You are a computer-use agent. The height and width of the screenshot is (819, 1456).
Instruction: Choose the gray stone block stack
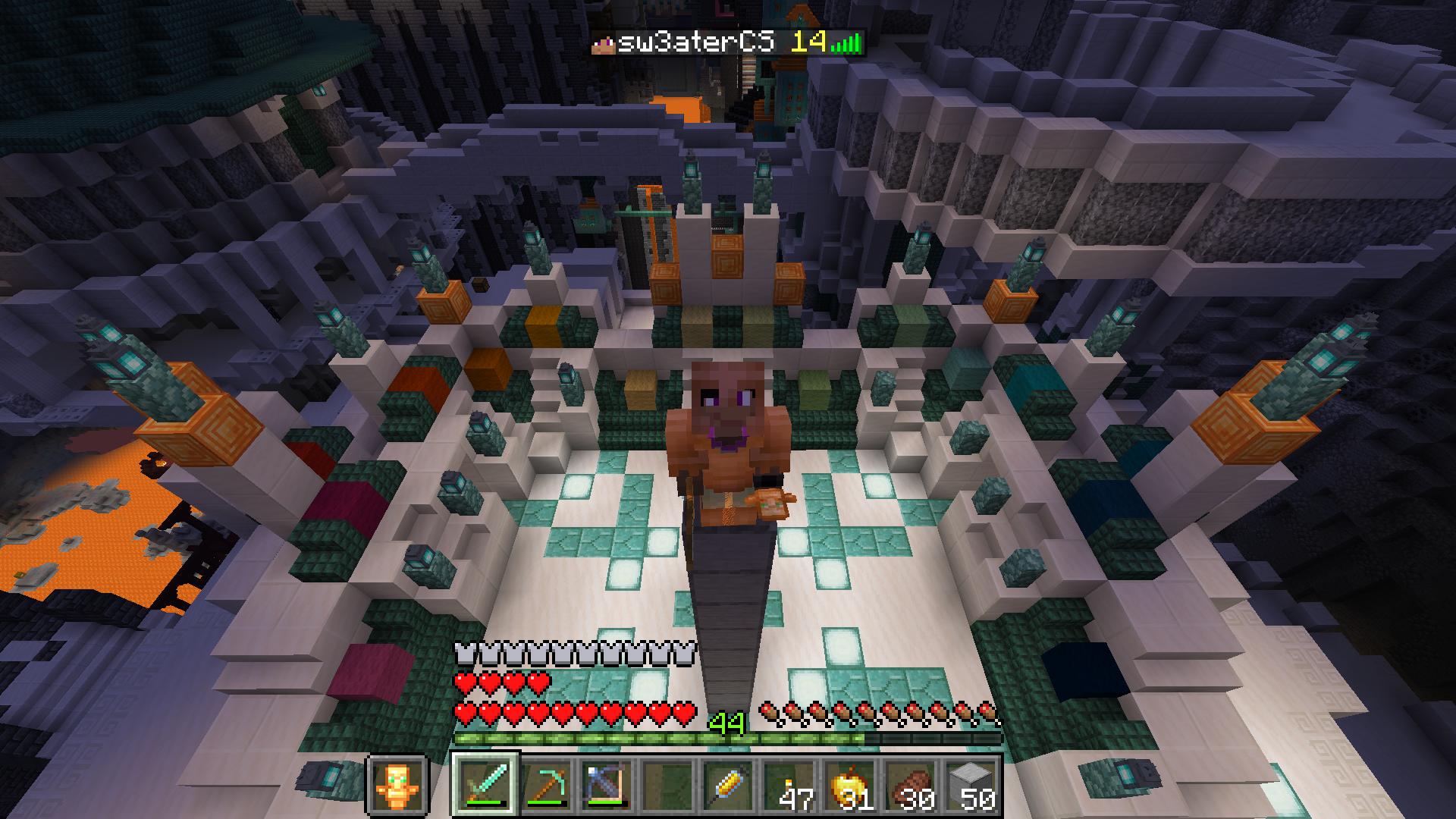971,784
